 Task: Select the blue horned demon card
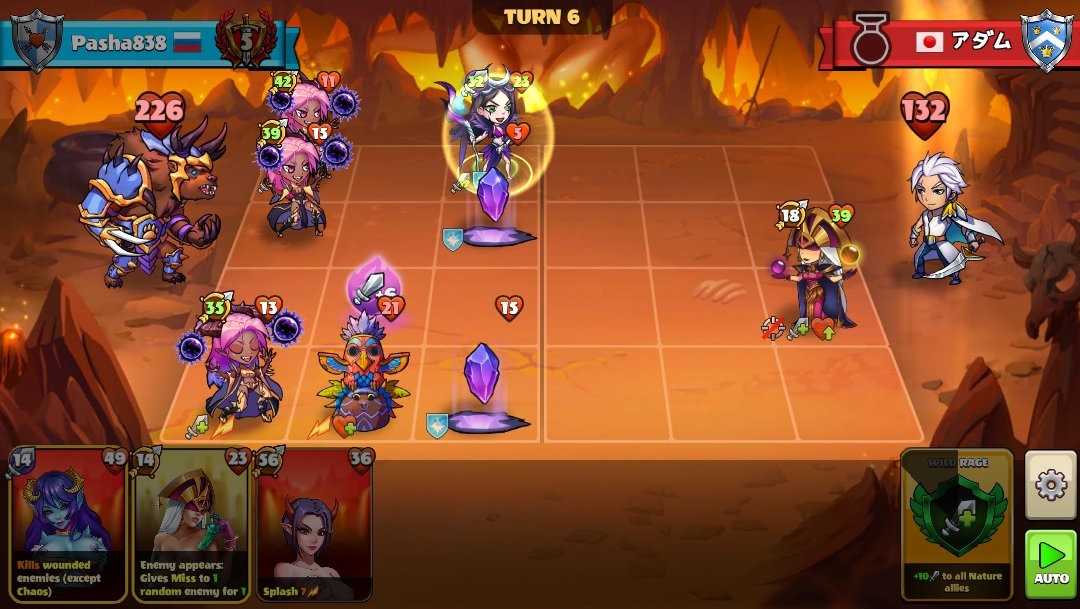pyautogui.click(x=68, y=525)
